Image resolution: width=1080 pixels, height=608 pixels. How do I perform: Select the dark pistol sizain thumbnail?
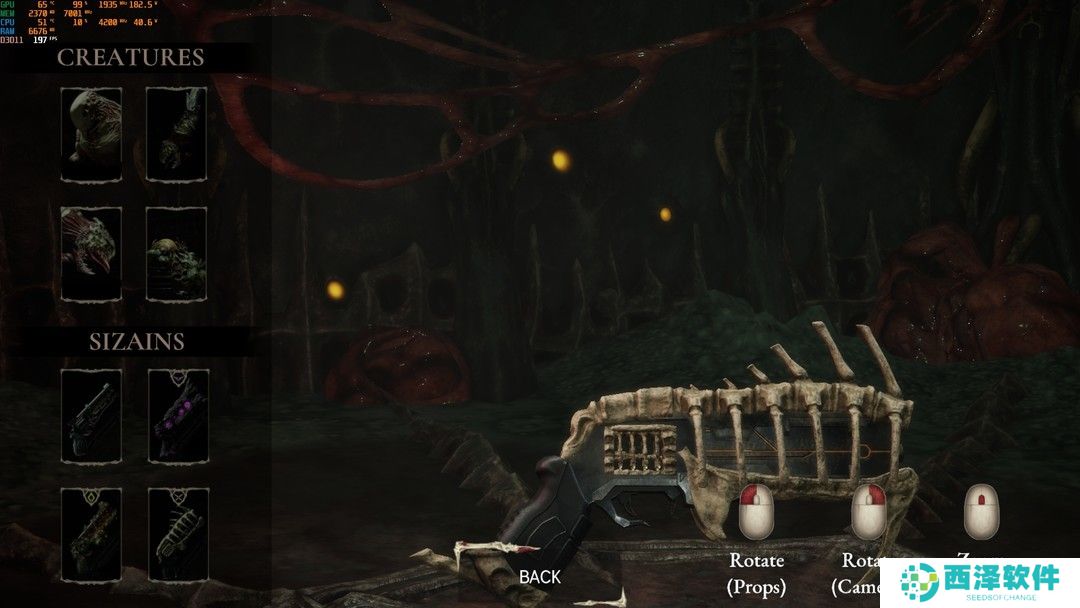pyautogui.click(x=91, y=415)
